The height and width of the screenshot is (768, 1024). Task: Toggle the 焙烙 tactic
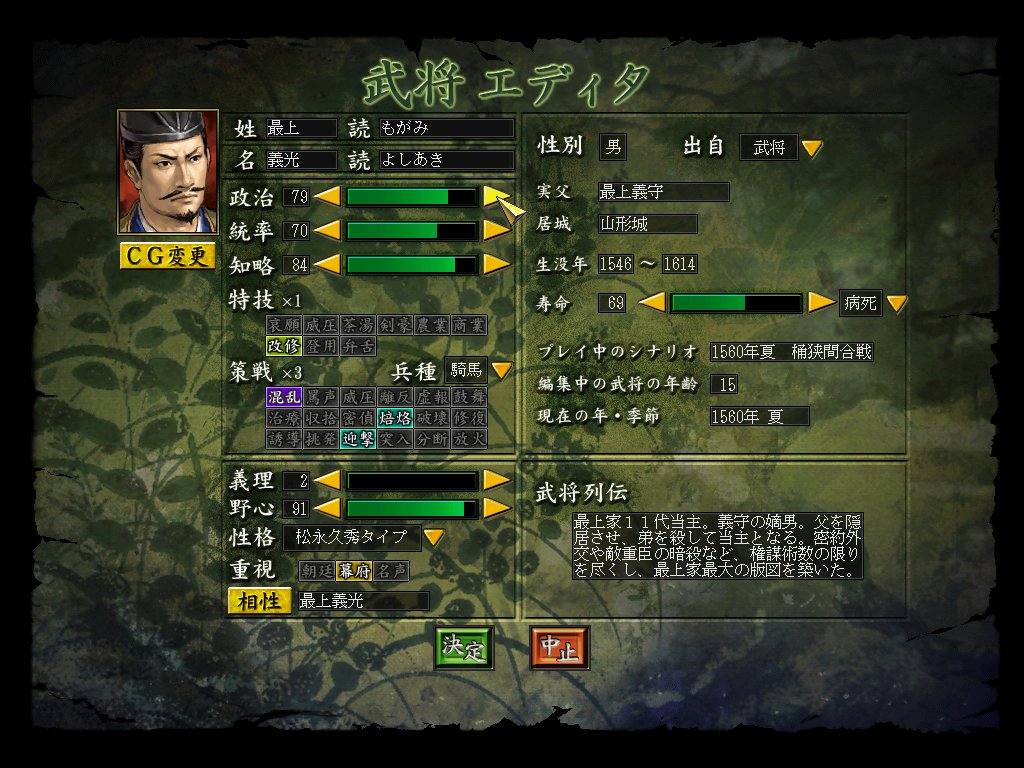394,418
